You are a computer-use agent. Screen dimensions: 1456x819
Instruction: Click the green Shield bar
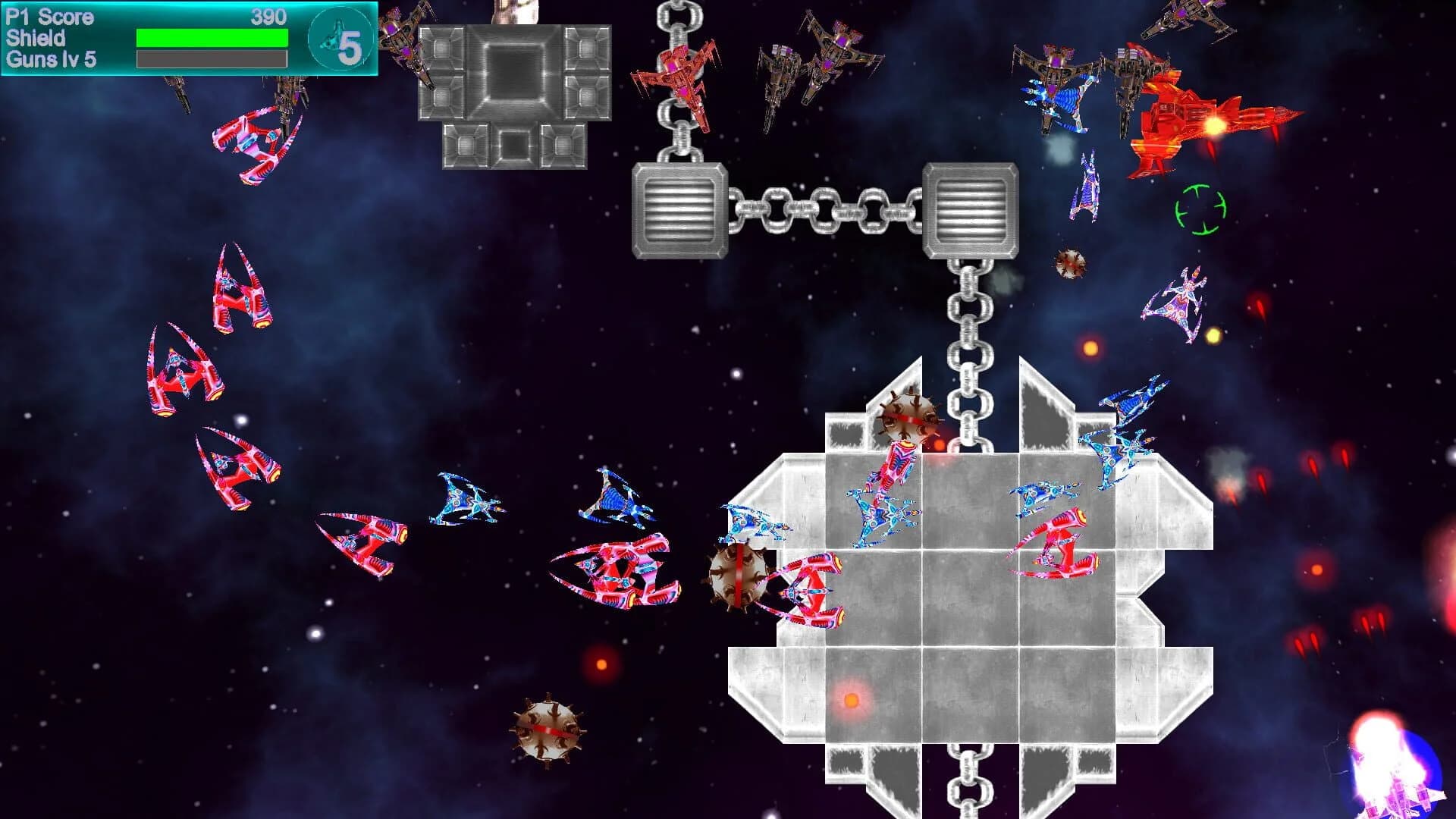pos(211,36)
